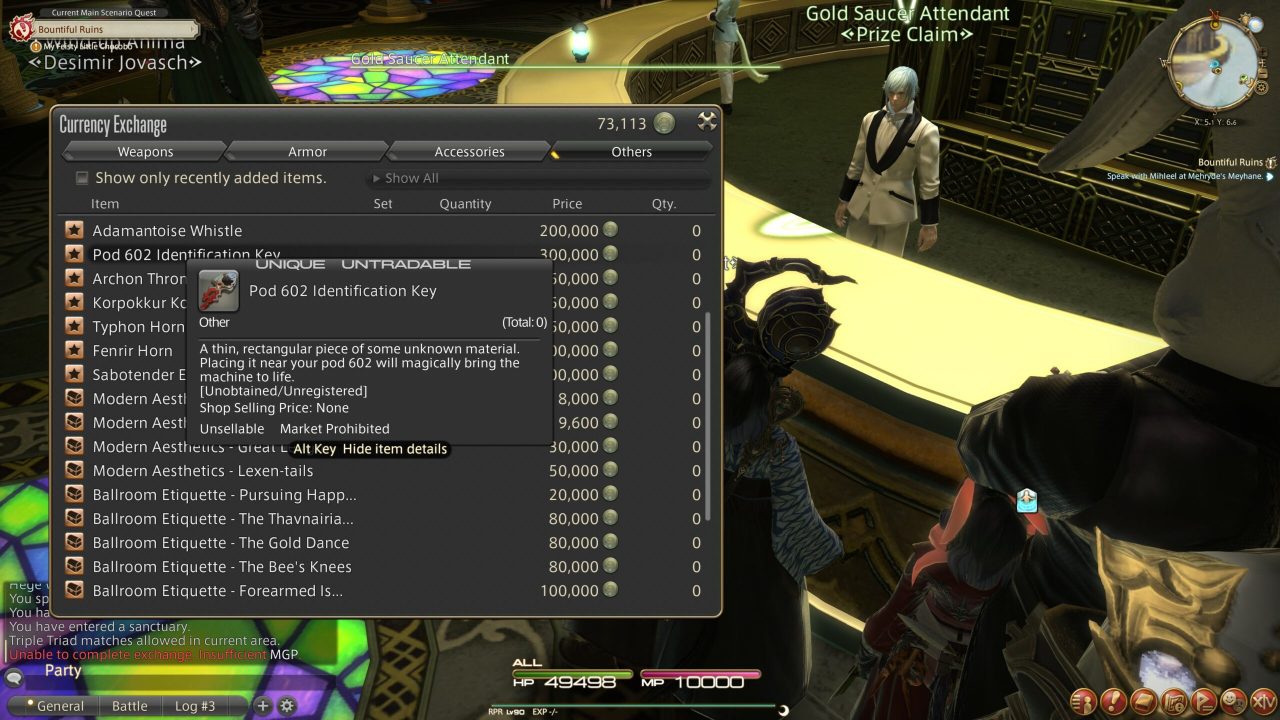Enable 'Show only recently added items' checkbox

pyautogui.click(x=82, y=177)
